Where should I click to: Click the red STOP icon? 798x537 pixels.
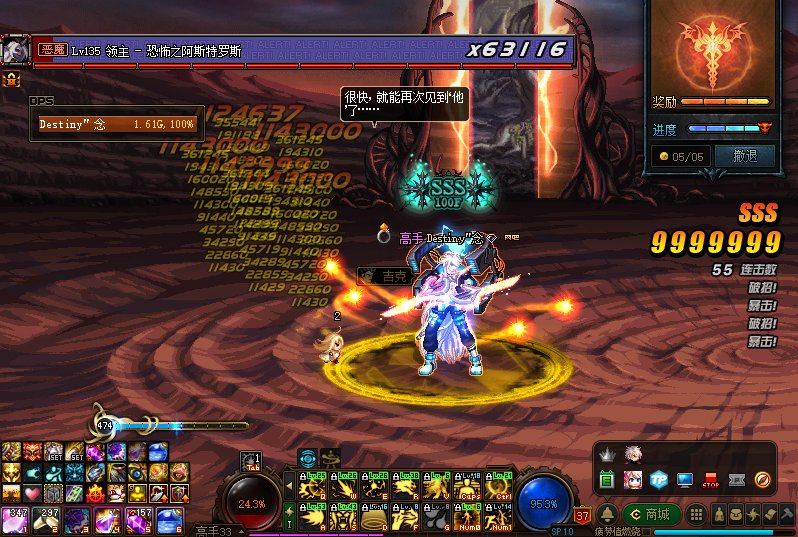pos(712,480)
